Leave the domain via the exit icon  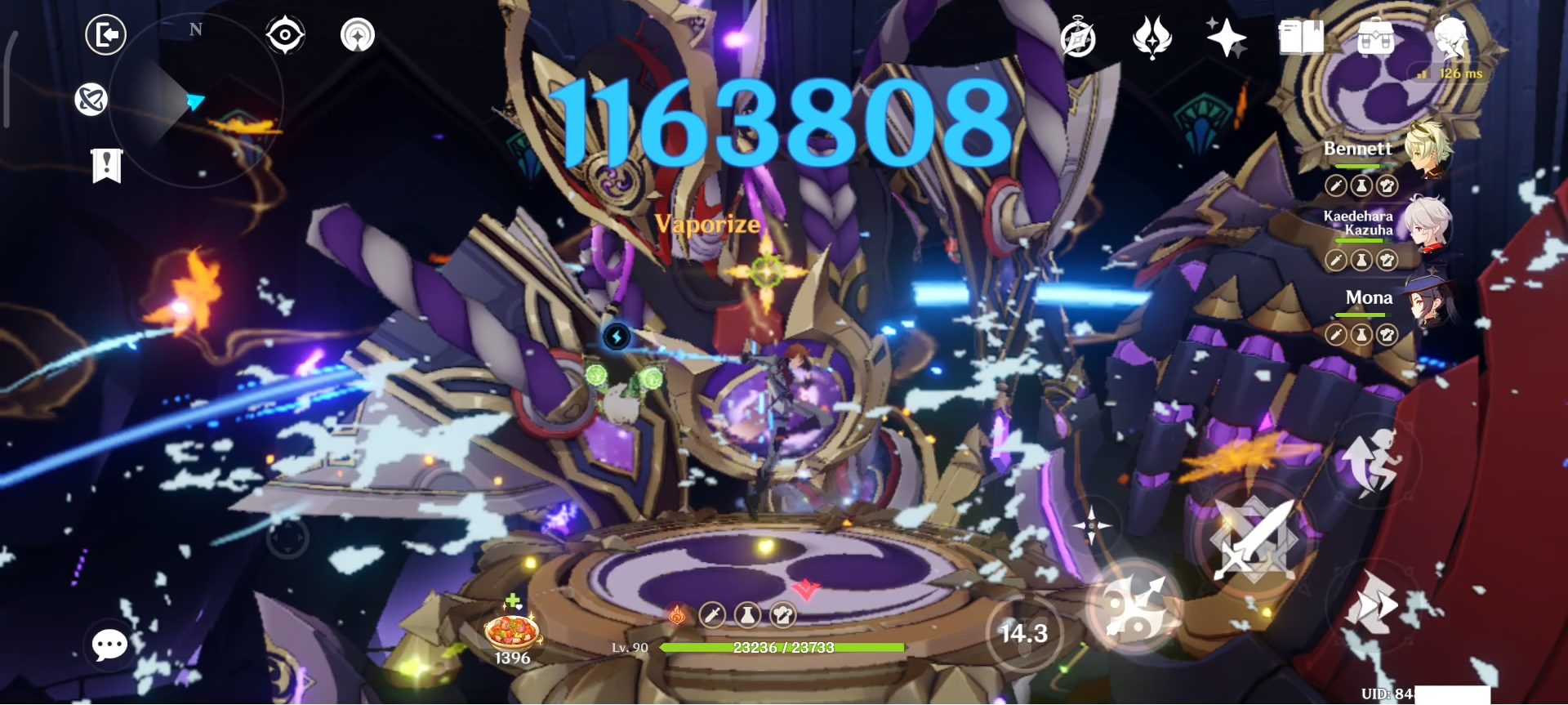click(x=106, y=35)
